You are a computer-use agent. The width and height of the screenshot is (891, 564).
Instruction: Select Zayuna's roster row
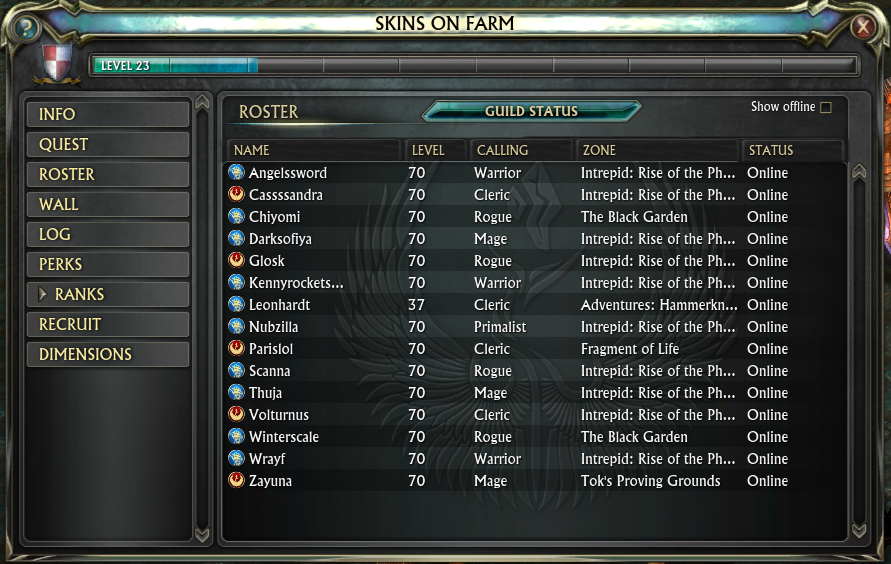272,481
